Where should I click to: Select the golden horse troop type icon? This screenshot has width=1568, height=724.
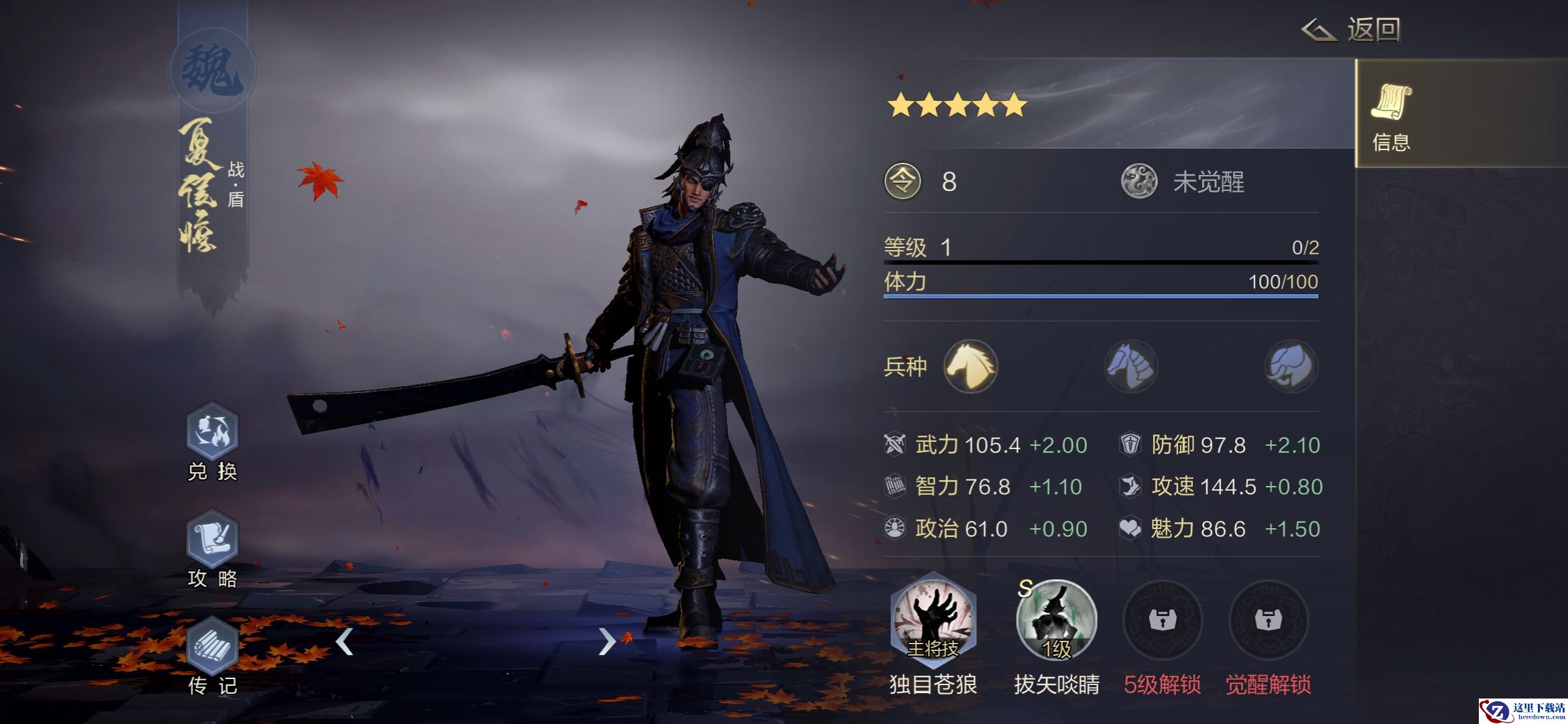point(970,366)
